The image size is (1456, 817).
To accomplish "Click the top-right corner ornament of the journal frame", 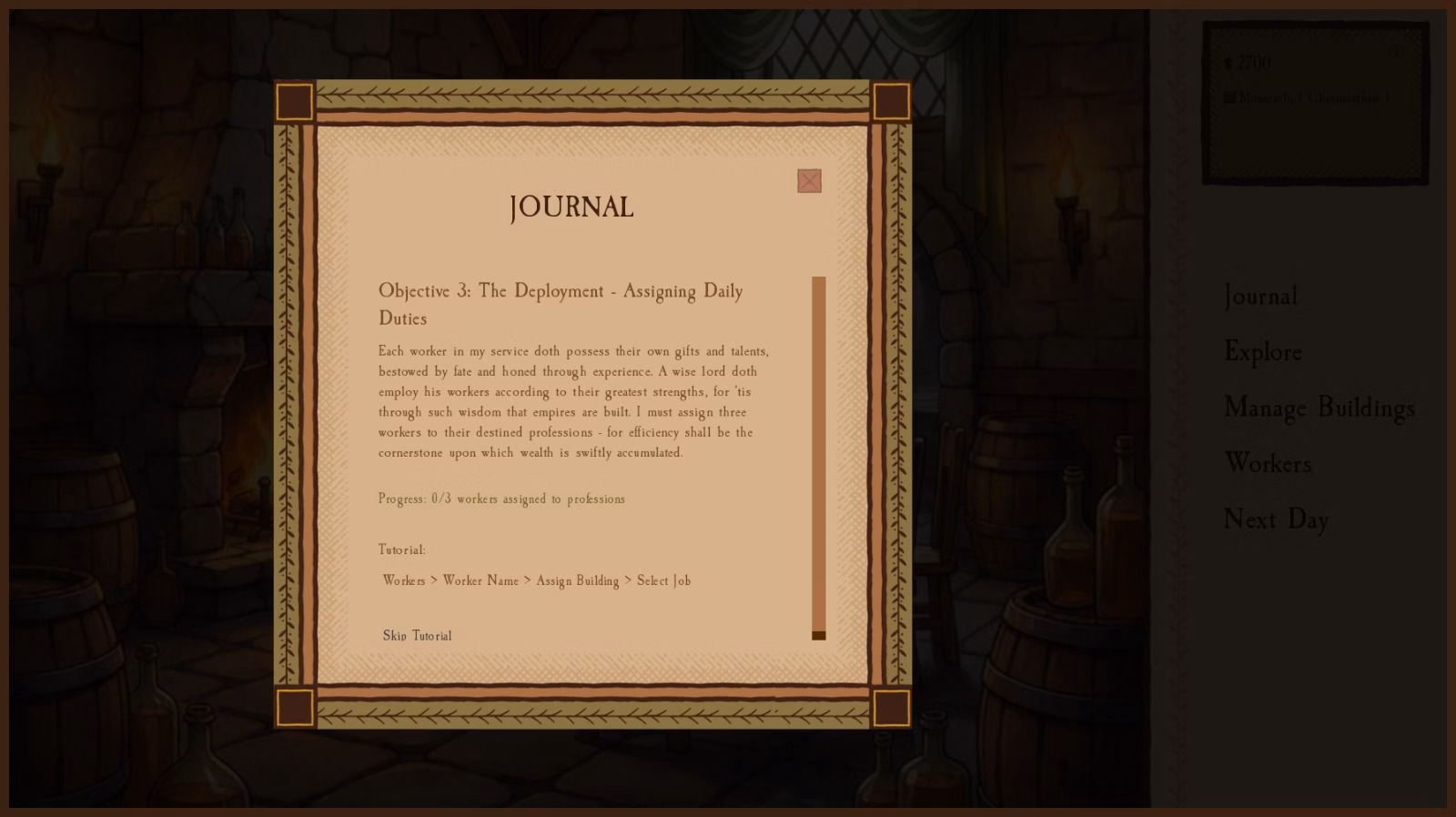I will point(890,102).
